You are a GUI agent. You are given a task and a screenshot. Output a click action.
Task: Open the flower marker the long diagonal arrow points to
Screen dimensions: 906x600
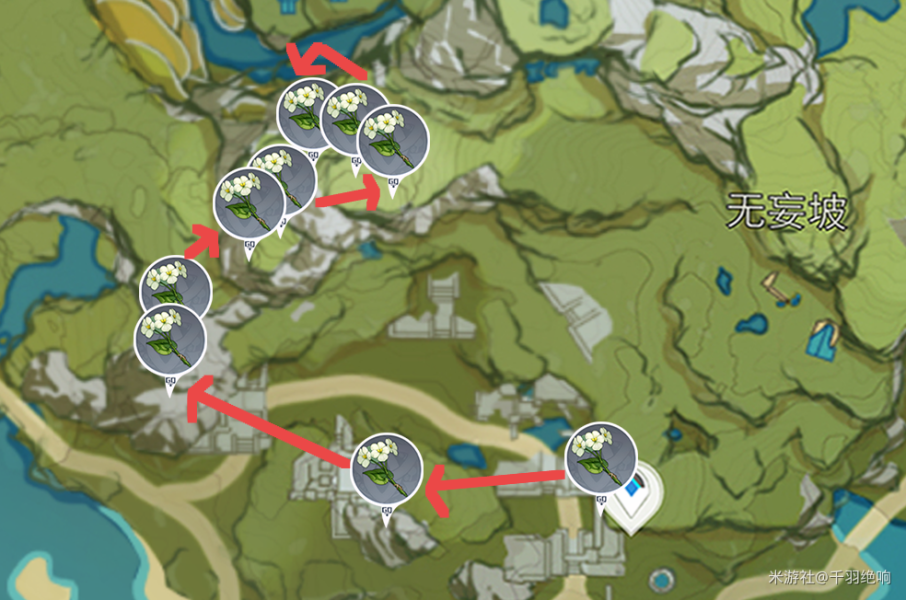(x=169, y=340)
